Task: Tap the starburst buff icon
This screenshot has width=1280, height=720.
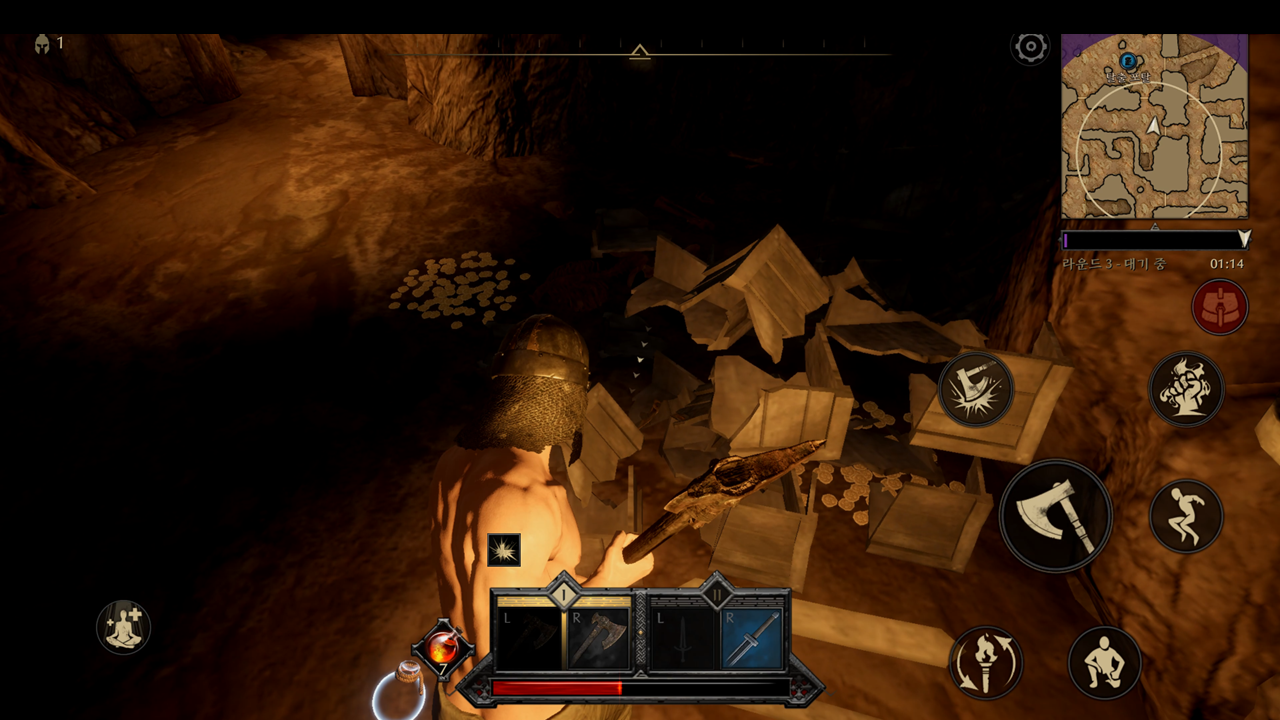Action: pos(504,550)
